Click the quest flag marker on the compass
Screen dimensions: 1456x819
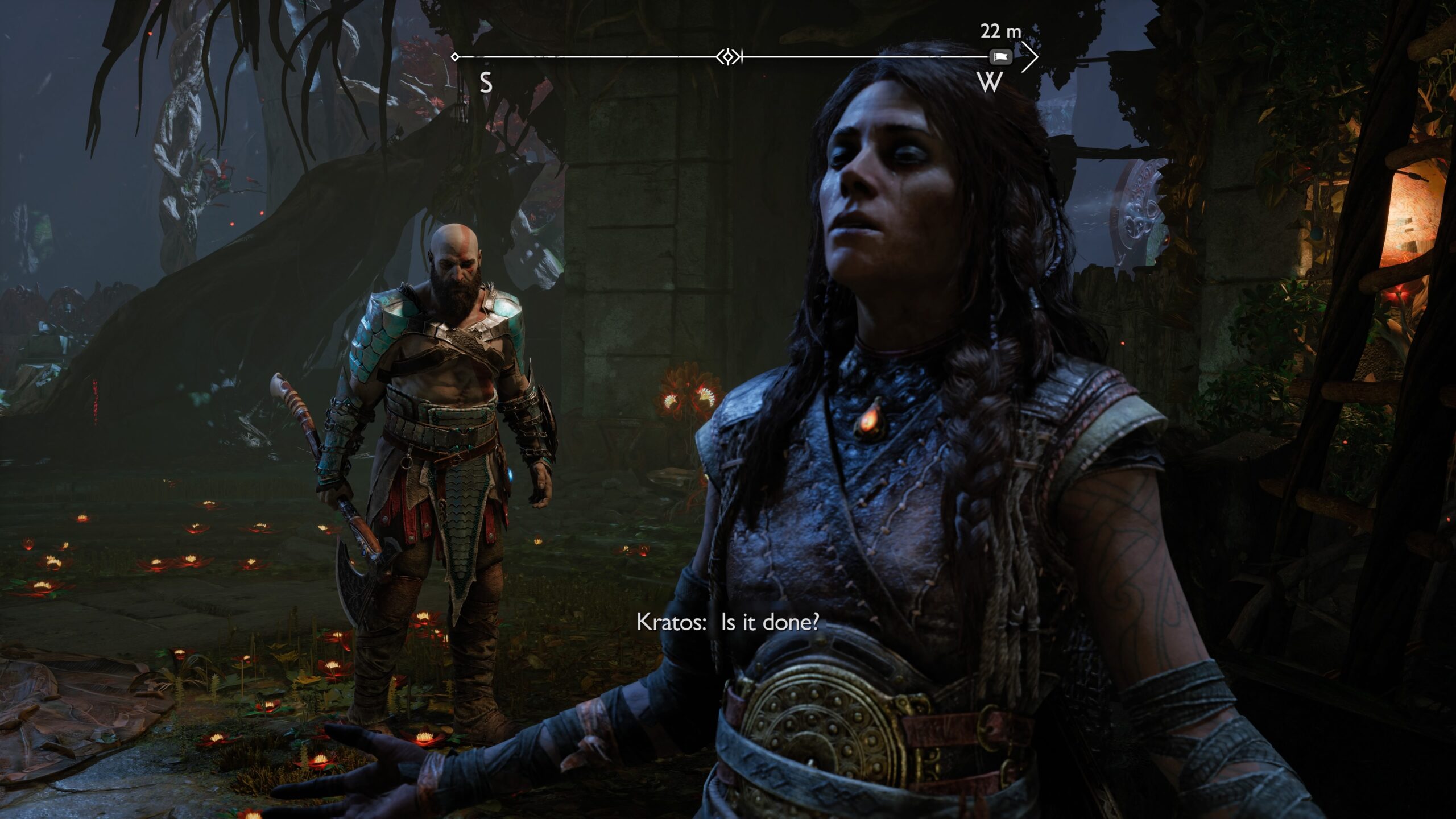pyautogui.click(x=1001, y=57)
